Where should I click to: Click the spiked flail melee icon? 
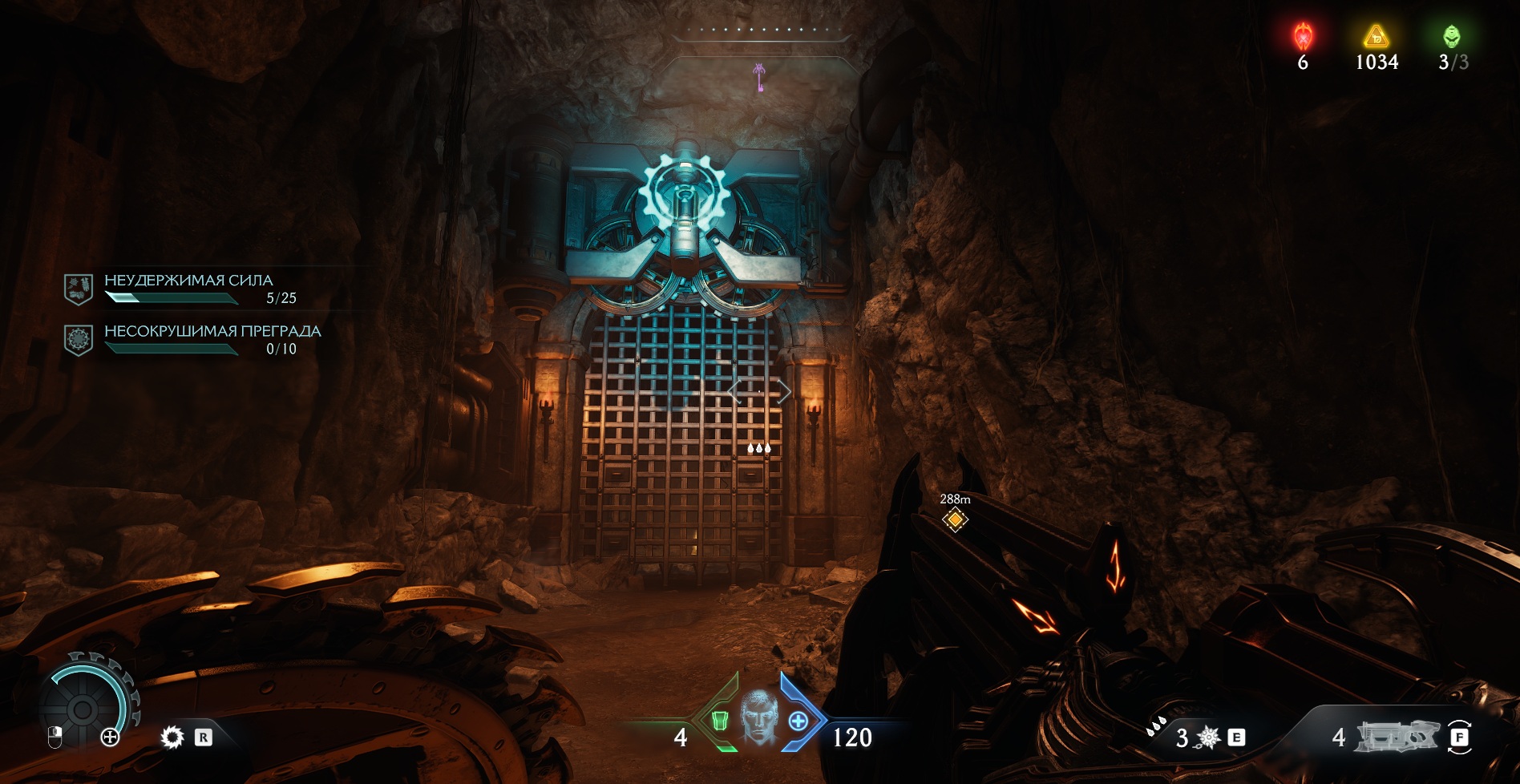(1207, 737)
